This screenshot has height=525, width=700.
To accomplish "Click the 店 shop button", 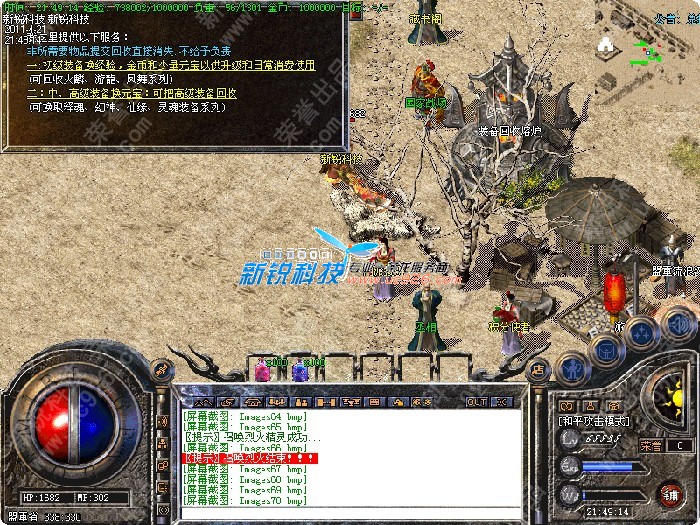I will pos(538,369).
